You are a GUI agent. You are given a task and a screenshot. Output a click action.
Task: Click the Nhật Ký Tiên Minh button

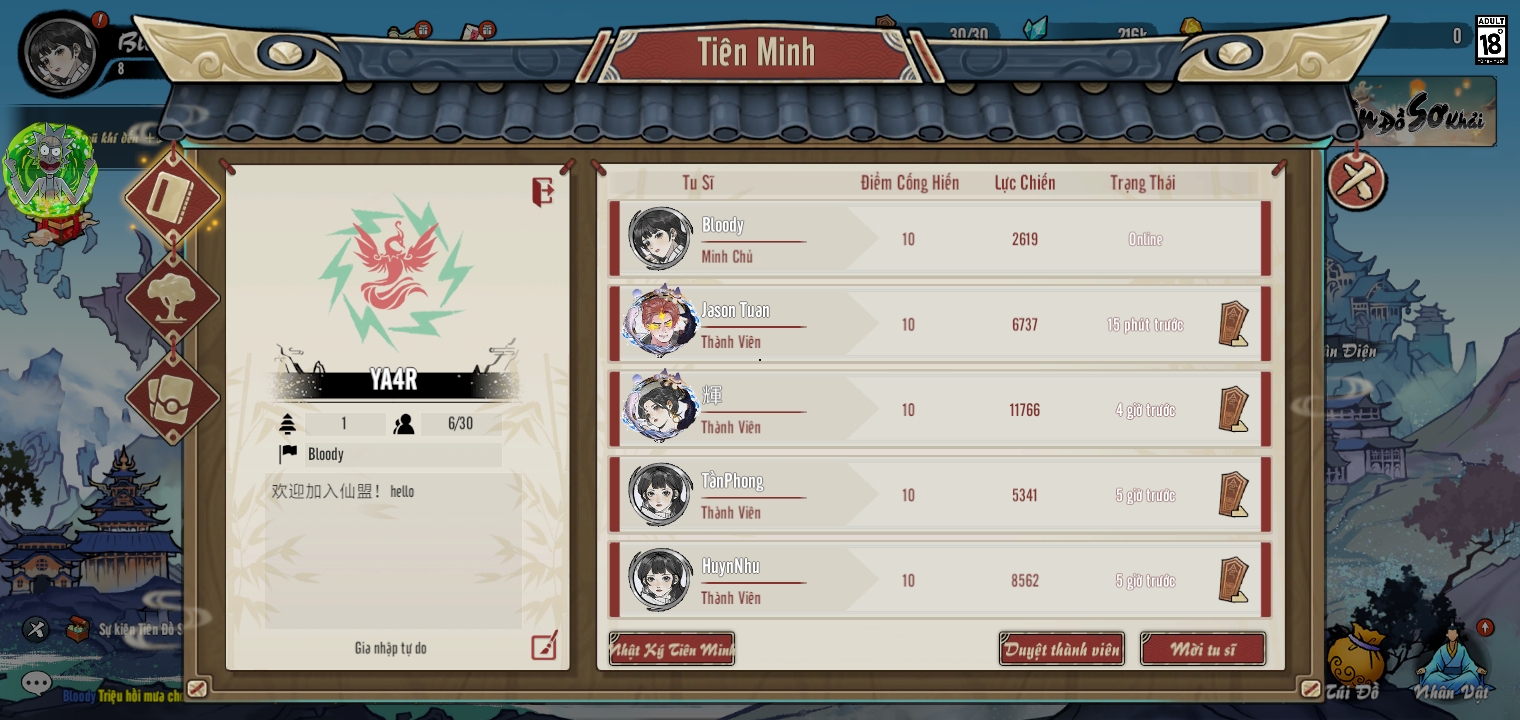672,649
